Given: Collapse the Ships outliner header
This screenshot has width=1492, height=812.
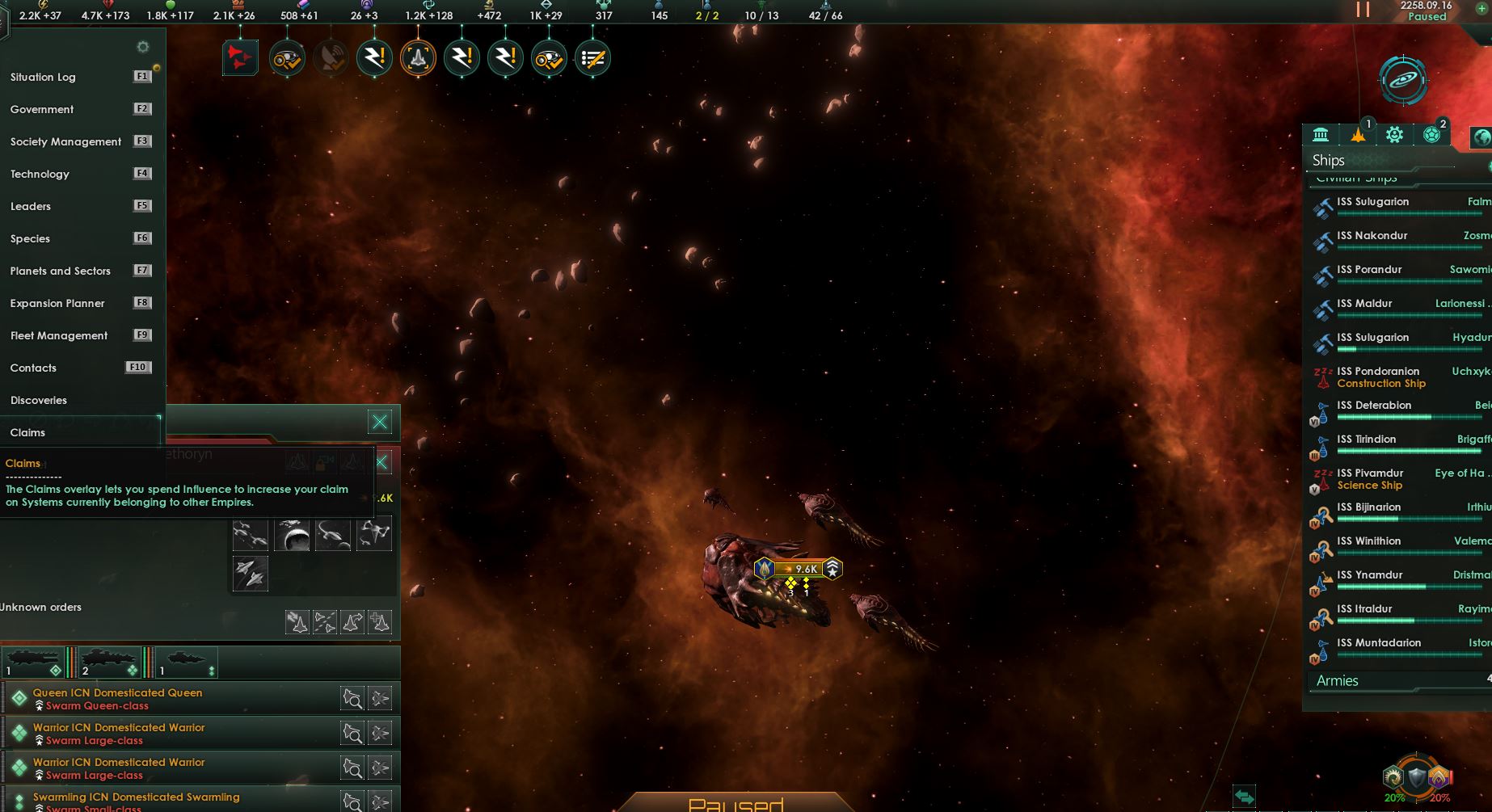Looking at the screenshot, I should (1328, 160).
